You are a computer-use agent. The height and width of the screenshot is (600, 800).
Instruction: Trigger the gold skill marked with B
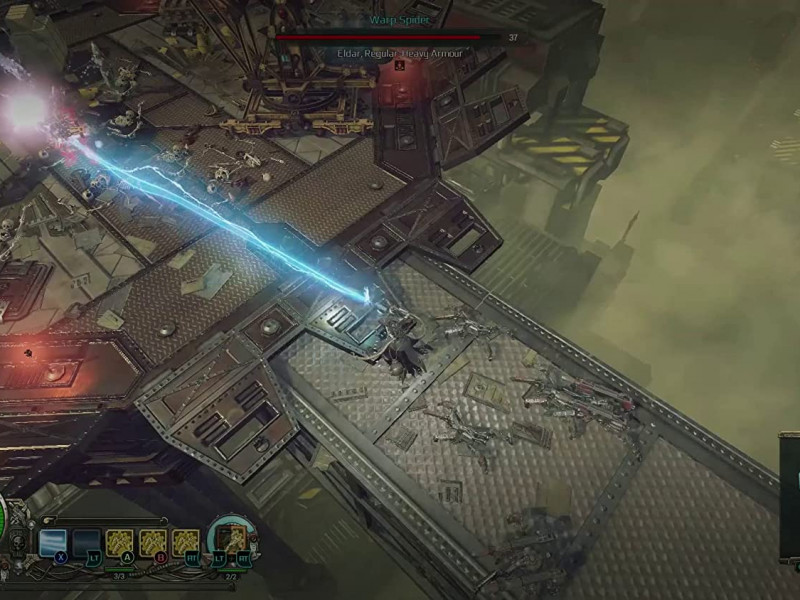(x=153, y=543)
